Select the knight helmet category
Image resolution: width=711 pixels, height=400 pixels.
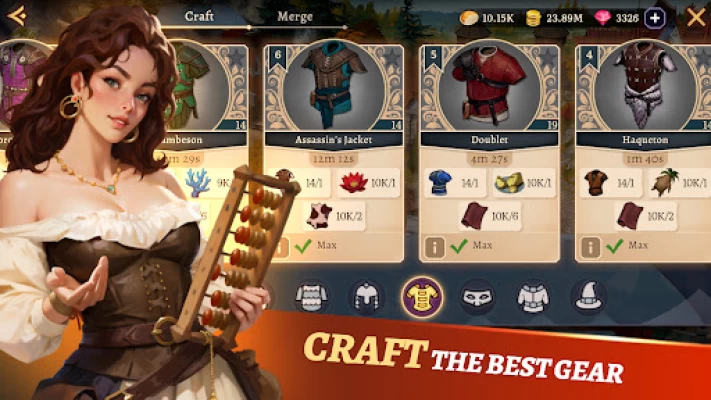(x=366, y=295)
